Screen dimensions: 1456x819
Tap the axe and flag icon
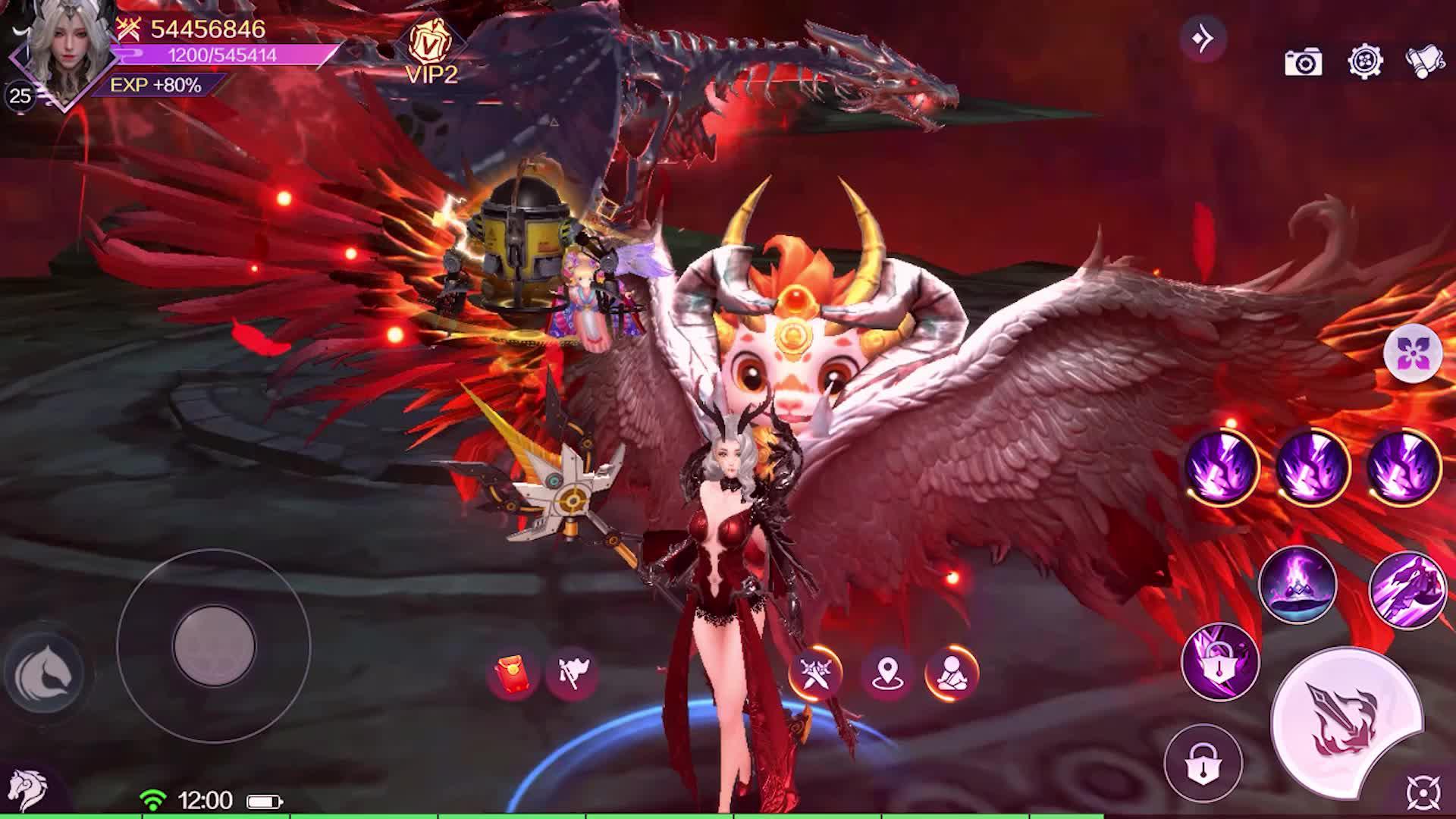pyautogui.click(x=572, y=673)
